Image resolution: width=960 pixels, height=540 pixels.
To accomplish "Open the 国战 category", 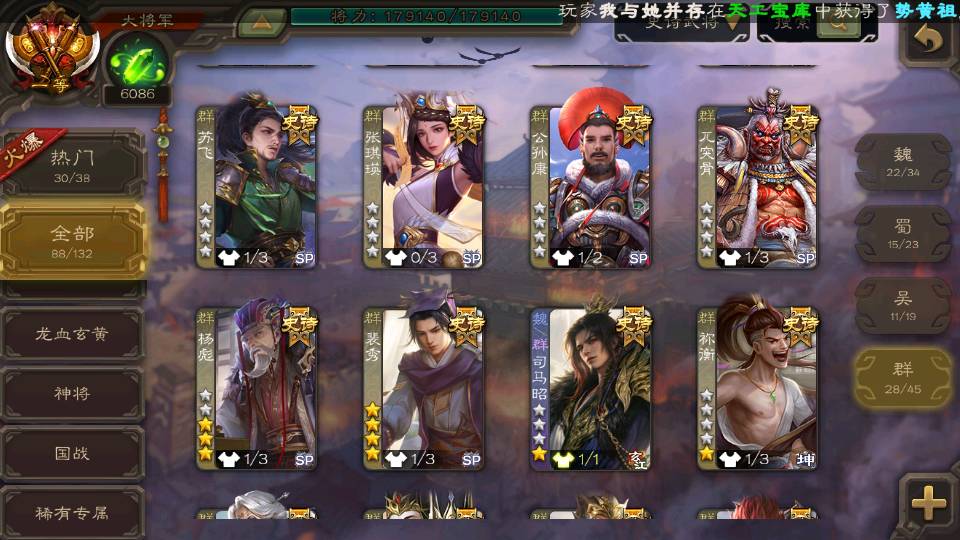I will tap(72, 453).
